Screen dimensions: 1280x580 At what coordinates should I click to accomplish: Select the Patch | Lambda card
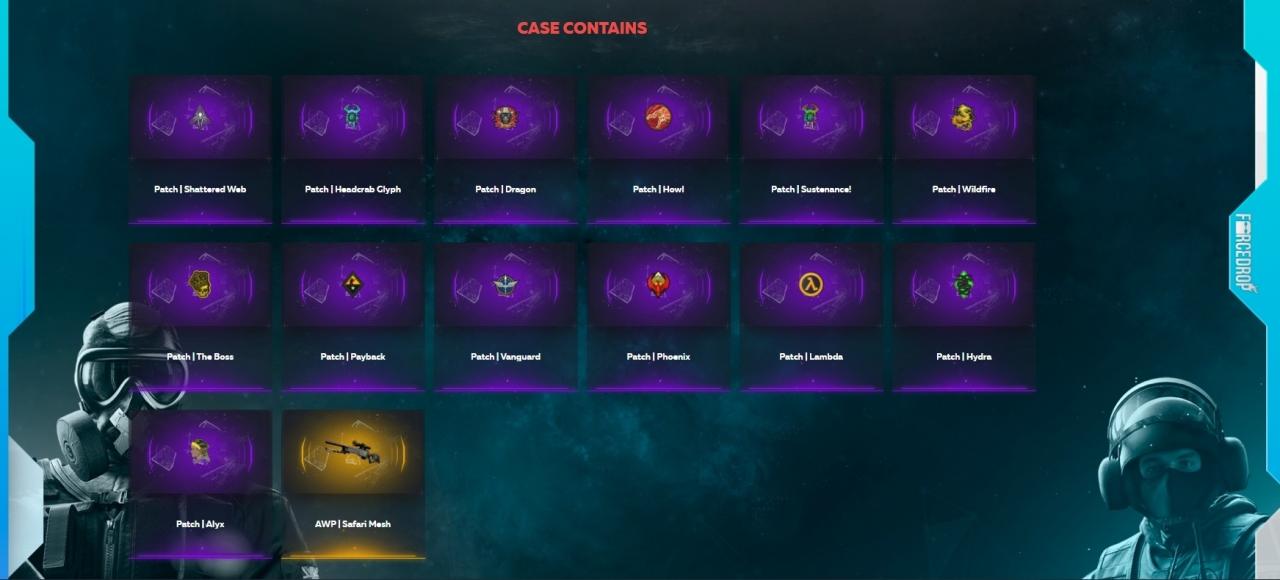click(811, 315)
